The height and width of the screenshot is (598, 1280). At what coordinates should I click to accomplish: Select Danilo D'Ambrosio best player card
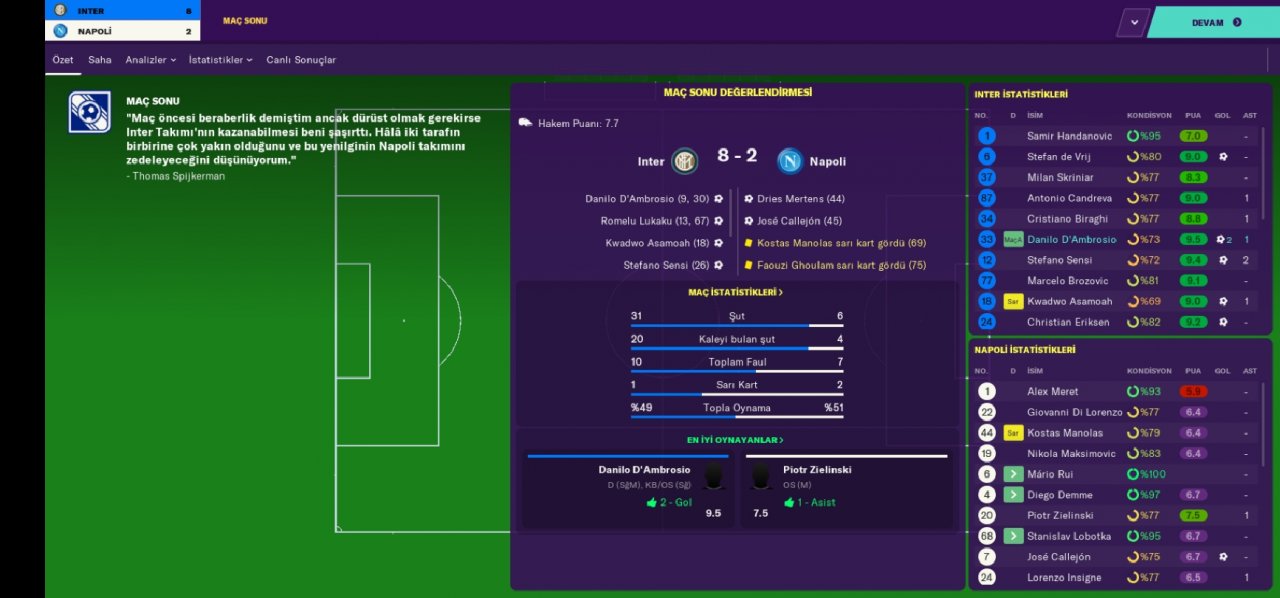[629, 491]
